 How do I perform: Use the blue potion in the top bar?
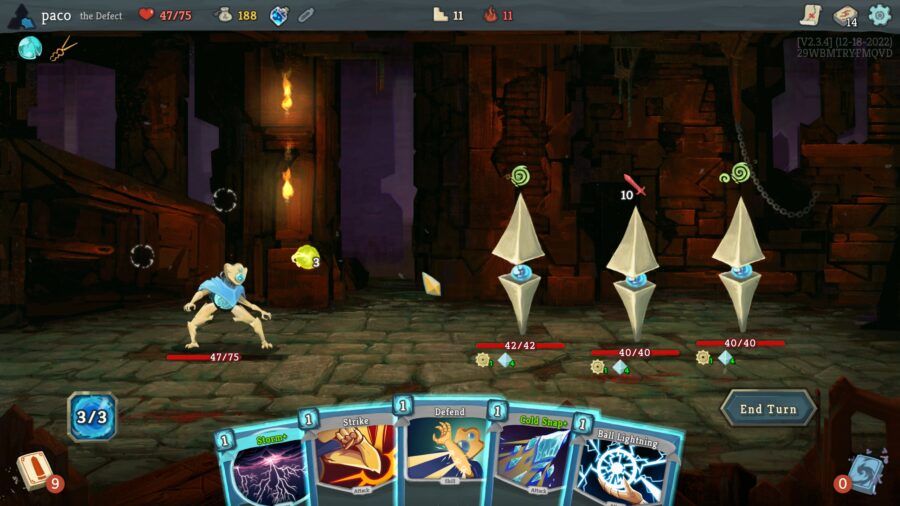point(279,15)
